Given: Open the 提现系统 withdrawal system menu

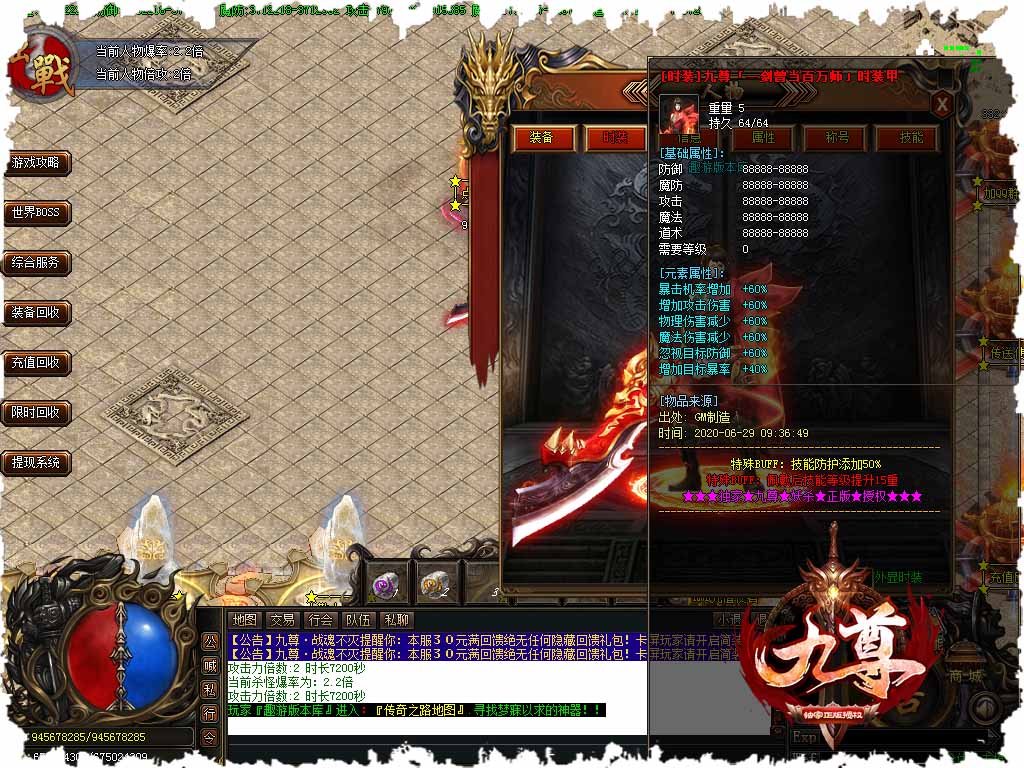Looking at the screenshot, I should (x=36, y=462).
